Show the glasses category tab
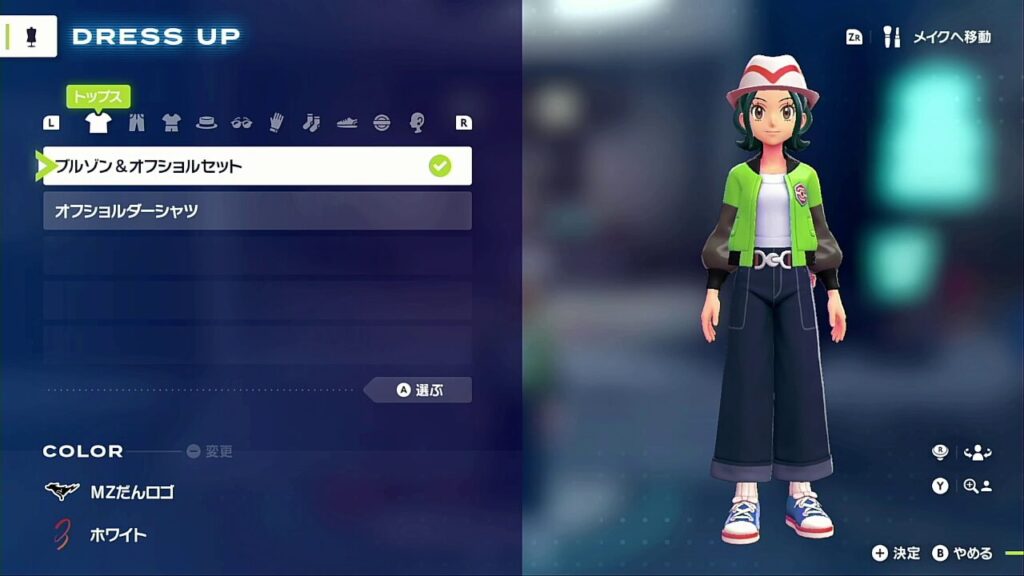Viewport: 1024px width, 576px height. [x=241, y=123]
